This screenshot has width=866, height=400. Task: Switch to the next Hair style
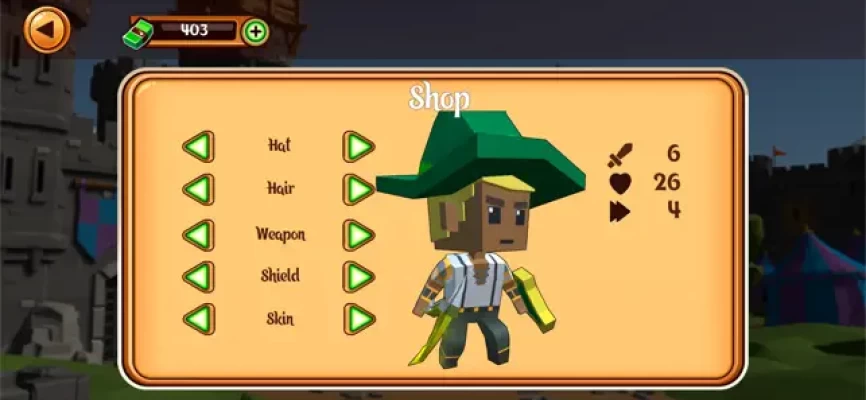(x=359, y=189)
